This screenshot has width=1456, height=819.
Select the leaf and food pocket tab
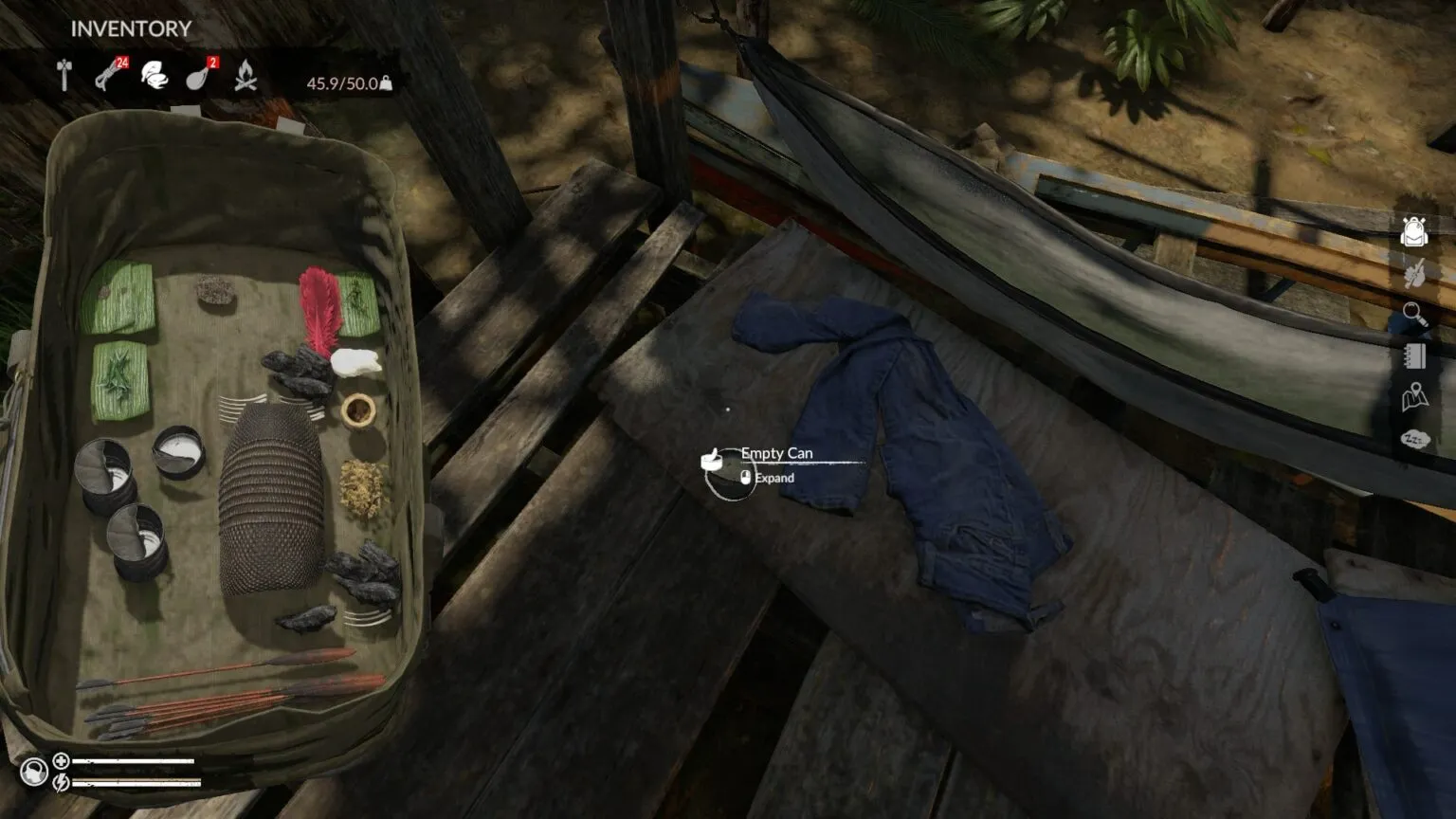[154, 75]
